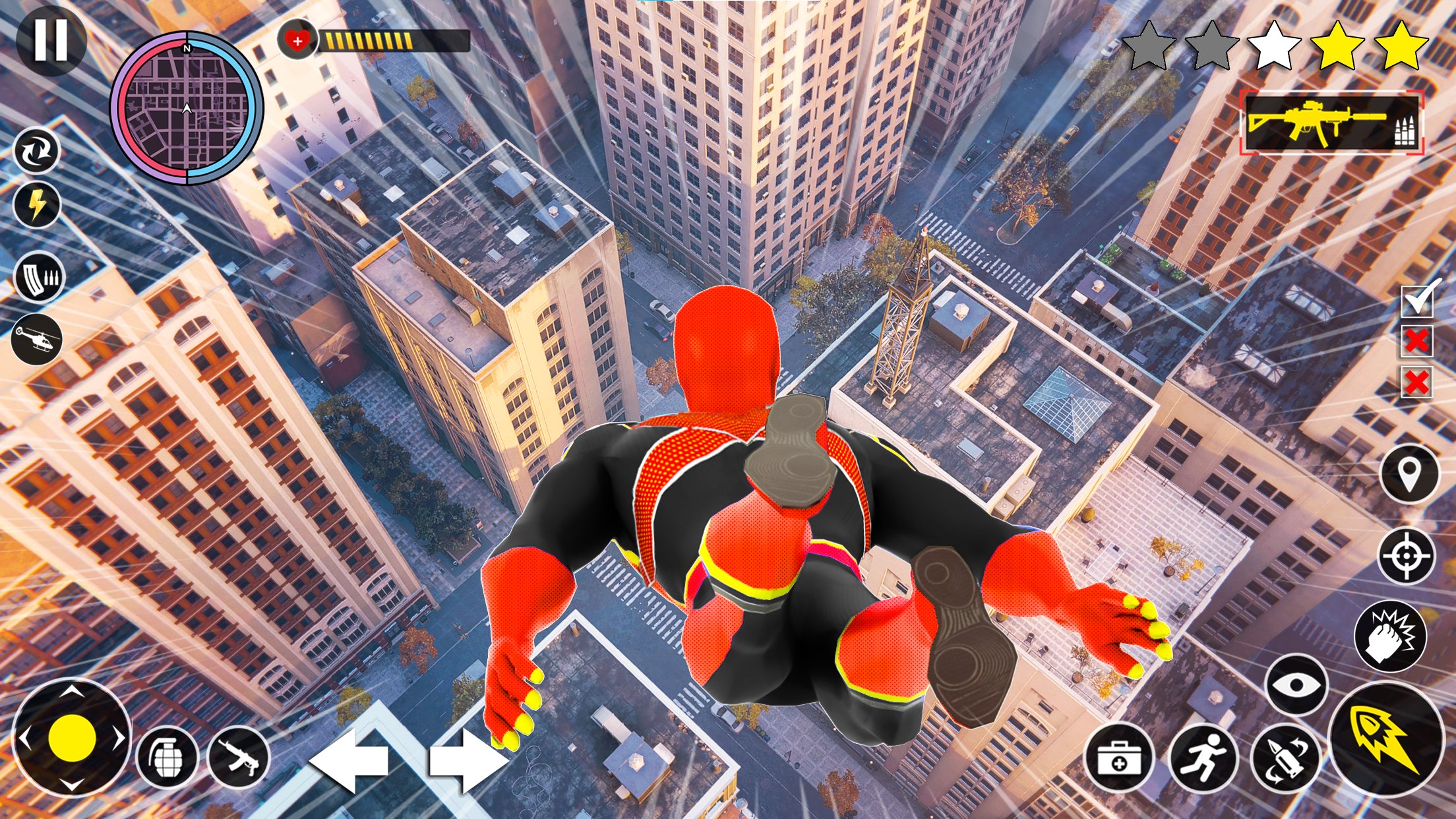Pause the game
The image size is (1456, 819).
click(x=51, y=42)
